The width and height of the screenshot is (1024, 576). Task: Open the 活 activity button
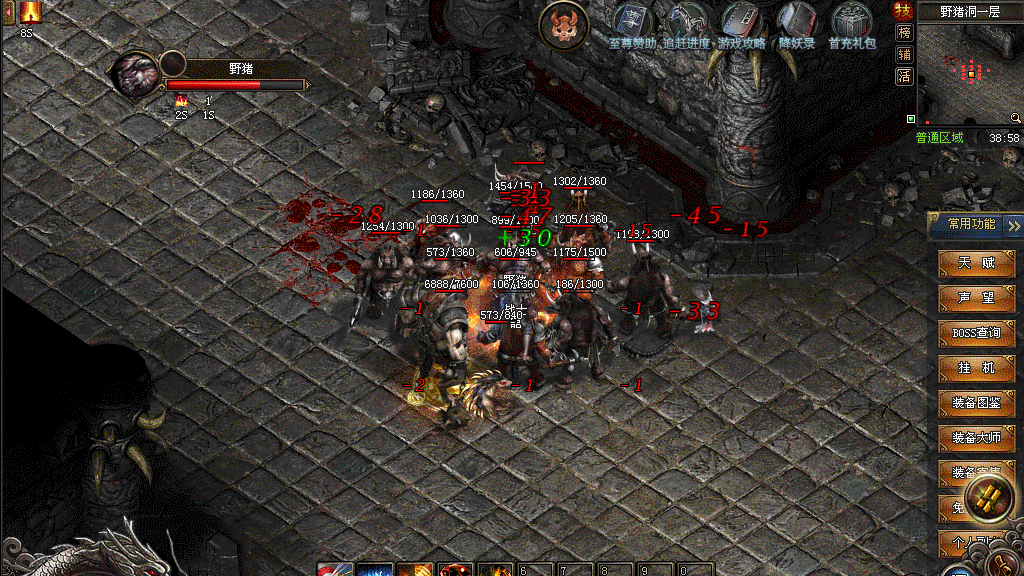(904, 76)
